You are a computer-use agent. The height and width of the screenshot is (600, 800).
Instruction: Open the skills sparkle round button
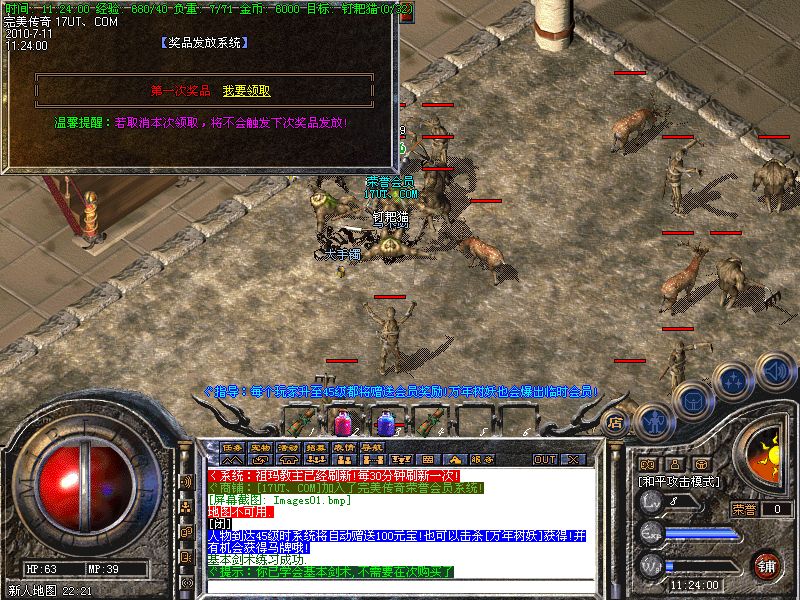pyautogui.click(x=735, y=380)
